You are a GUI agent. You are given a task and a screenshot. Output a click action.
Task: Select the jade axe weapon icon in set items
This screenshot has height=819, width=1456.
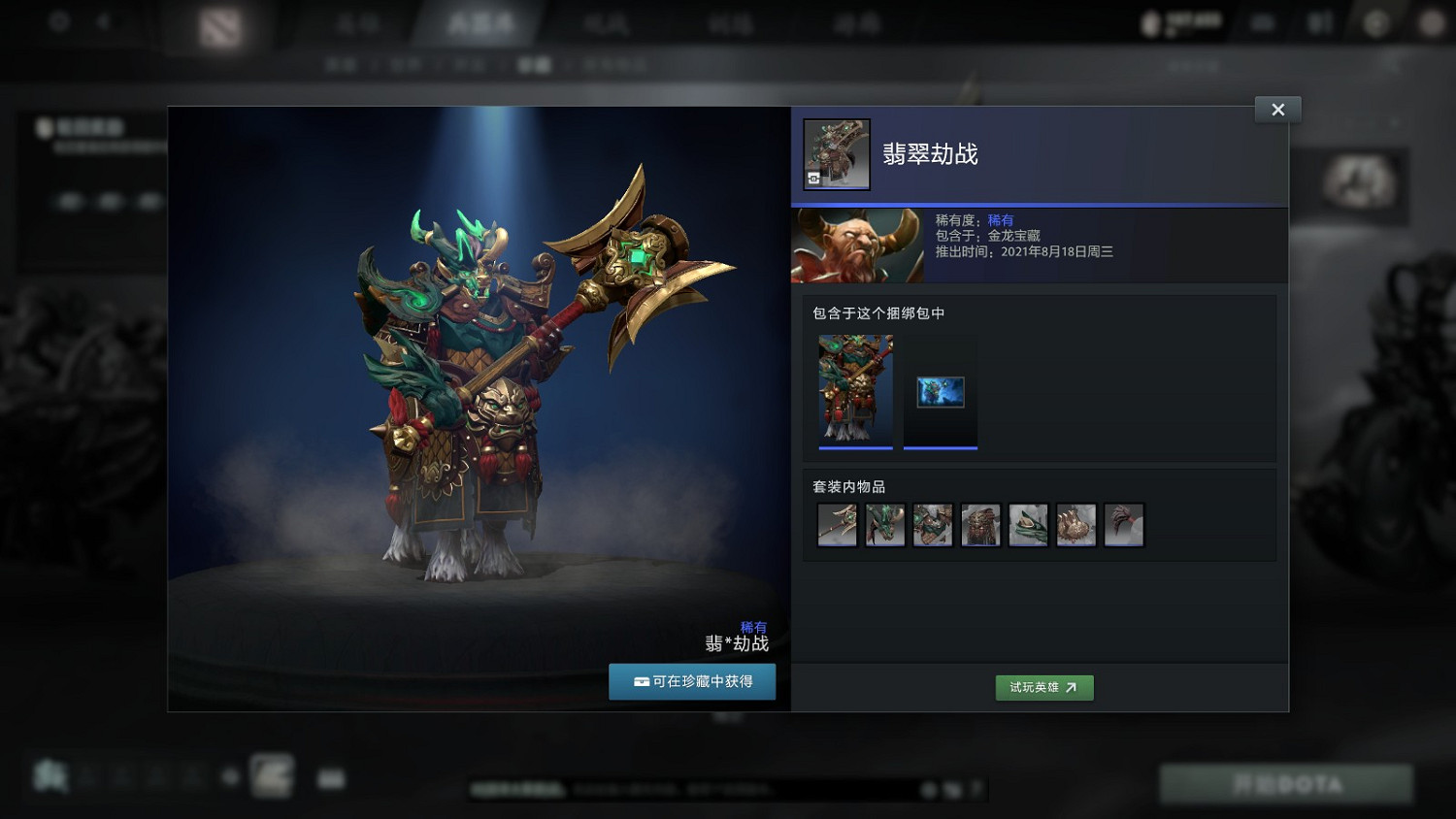pos(836,524)
